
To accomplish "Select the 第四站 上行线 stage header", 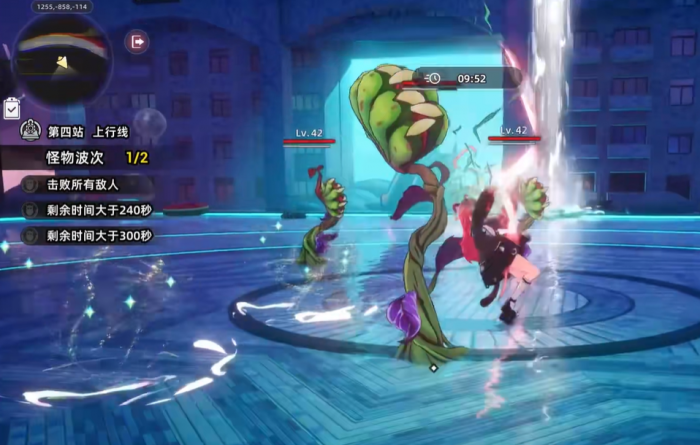I will coord(80,131).
